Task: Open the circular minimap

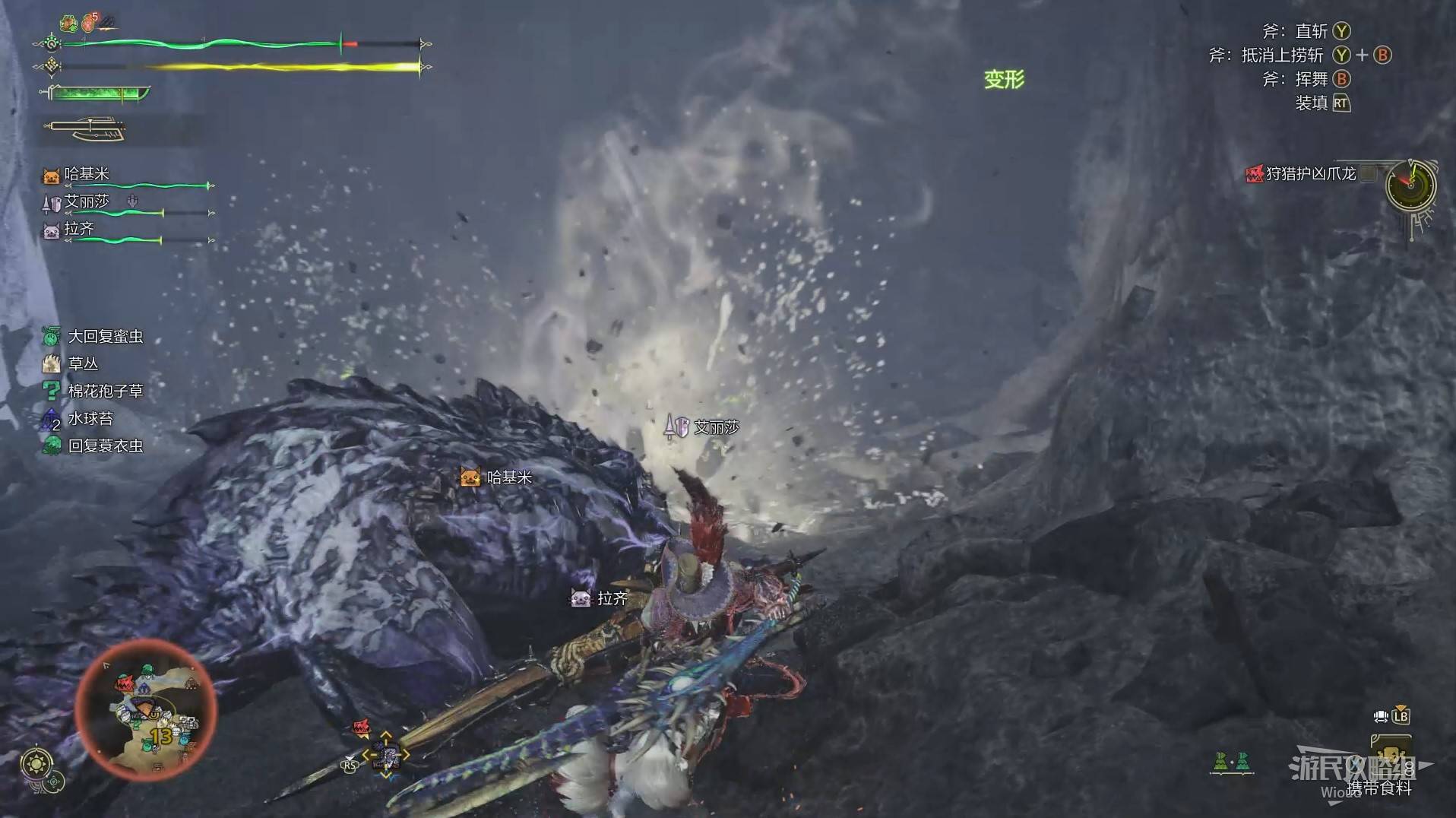Action: coord(146,710)
